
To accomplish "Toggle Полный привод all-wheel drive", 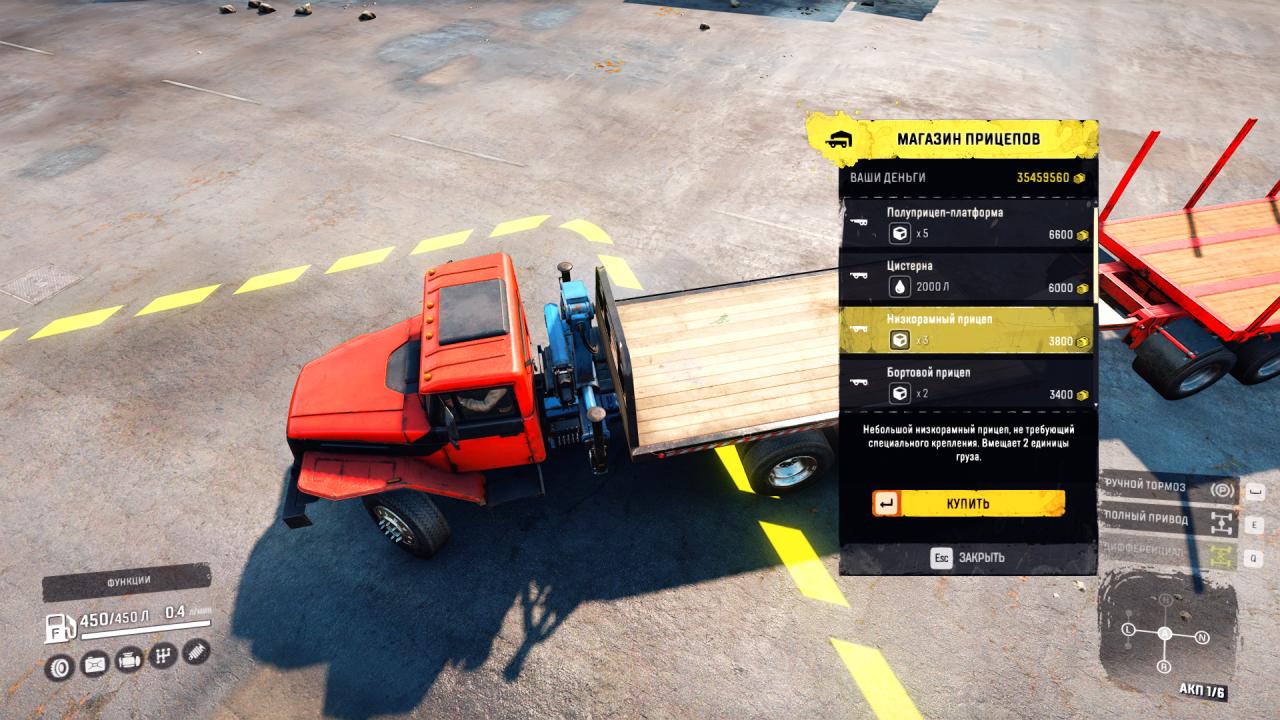I will (x=1169, y=521).
